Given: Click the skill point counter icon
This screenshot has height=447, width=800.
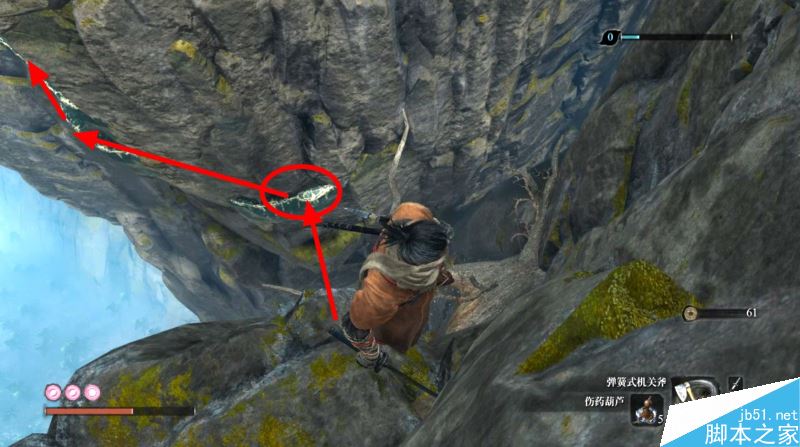Looking at the screenshot, I should coord(609,38).
